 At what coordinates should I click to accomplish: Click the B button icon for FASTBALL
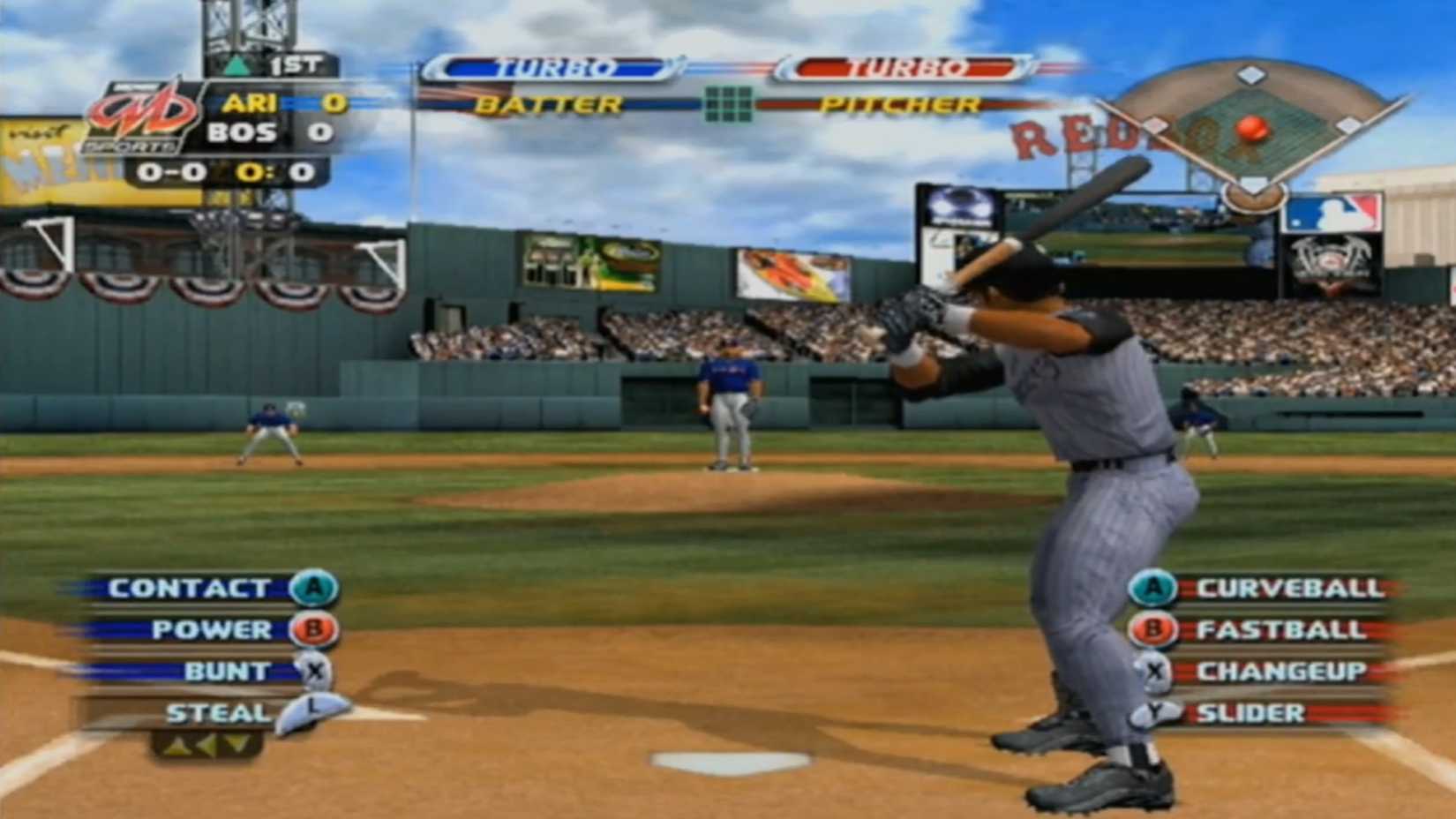click(1153, 629)
